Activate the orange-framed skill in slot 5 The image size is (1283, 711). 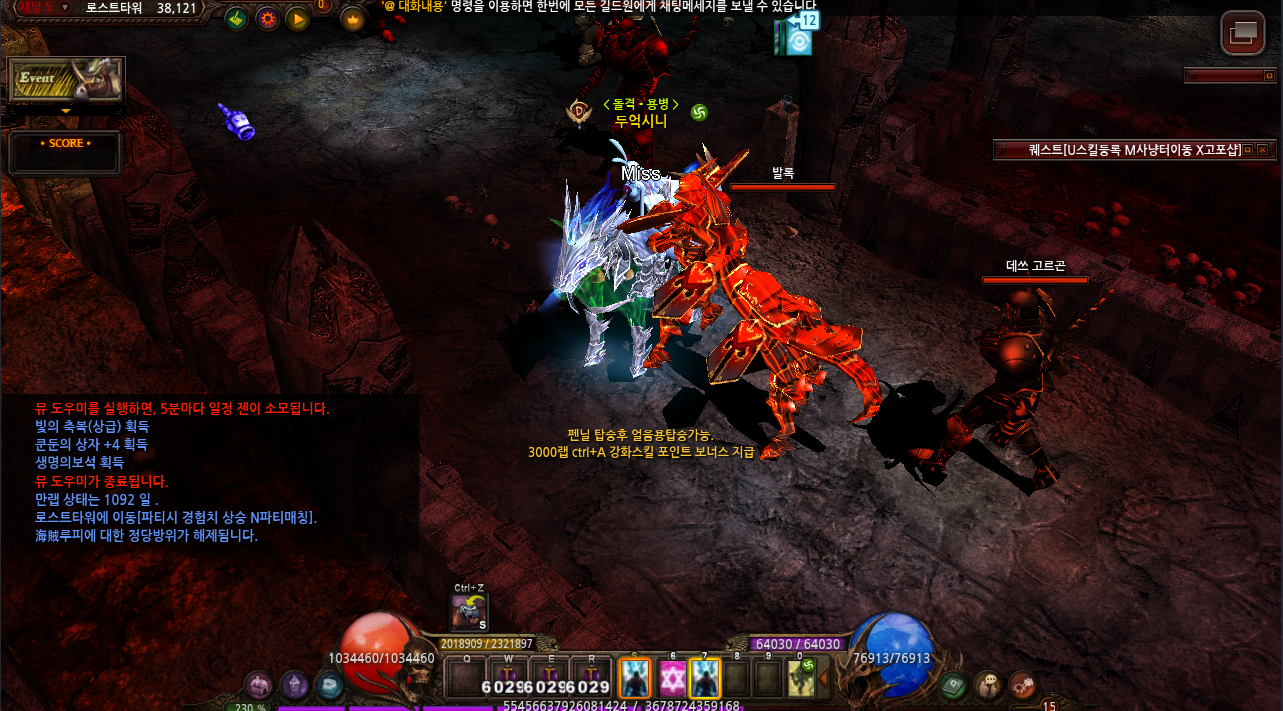(635, 678)
